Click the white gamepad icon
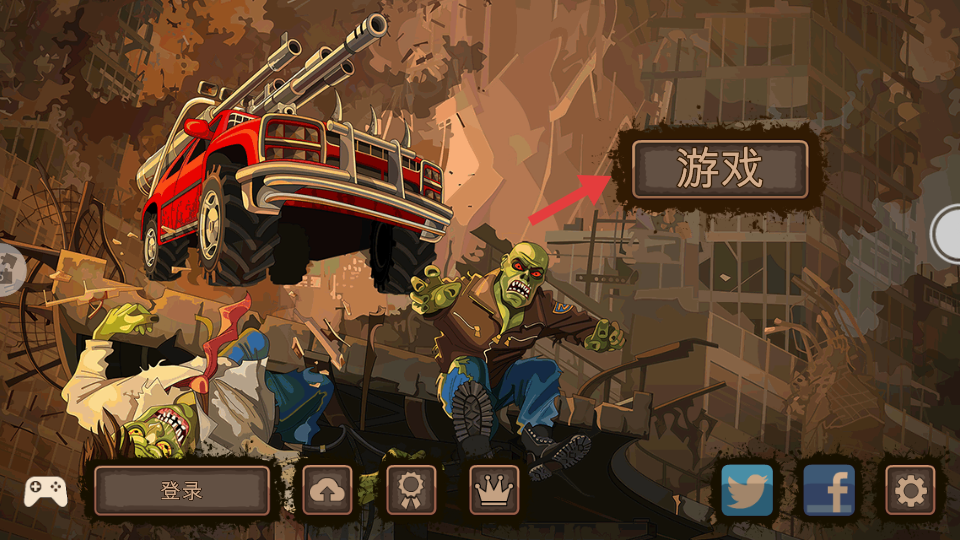 (46, 491)
